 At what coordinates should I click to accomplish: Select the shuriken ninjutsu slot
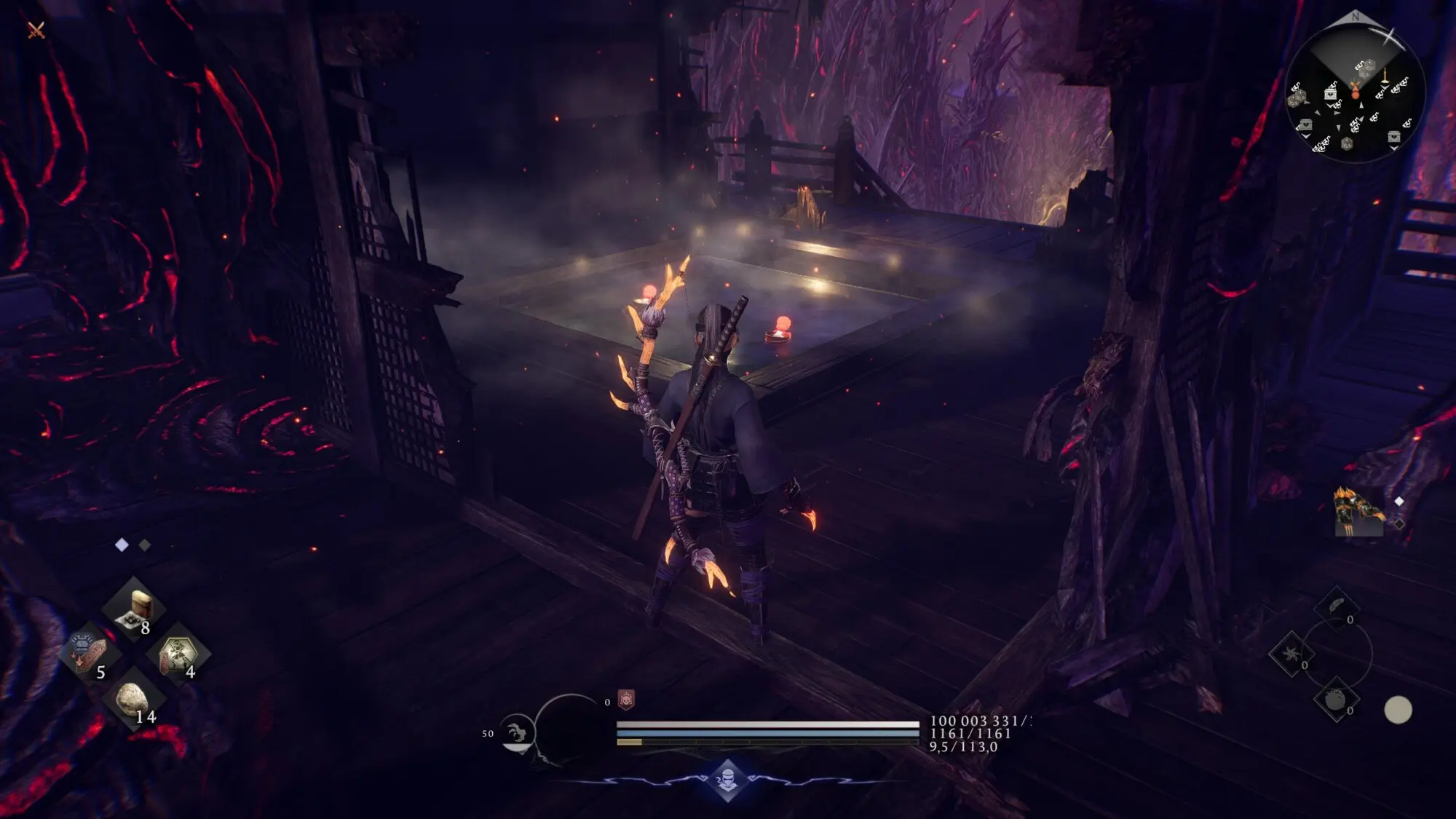(1291, 653)
